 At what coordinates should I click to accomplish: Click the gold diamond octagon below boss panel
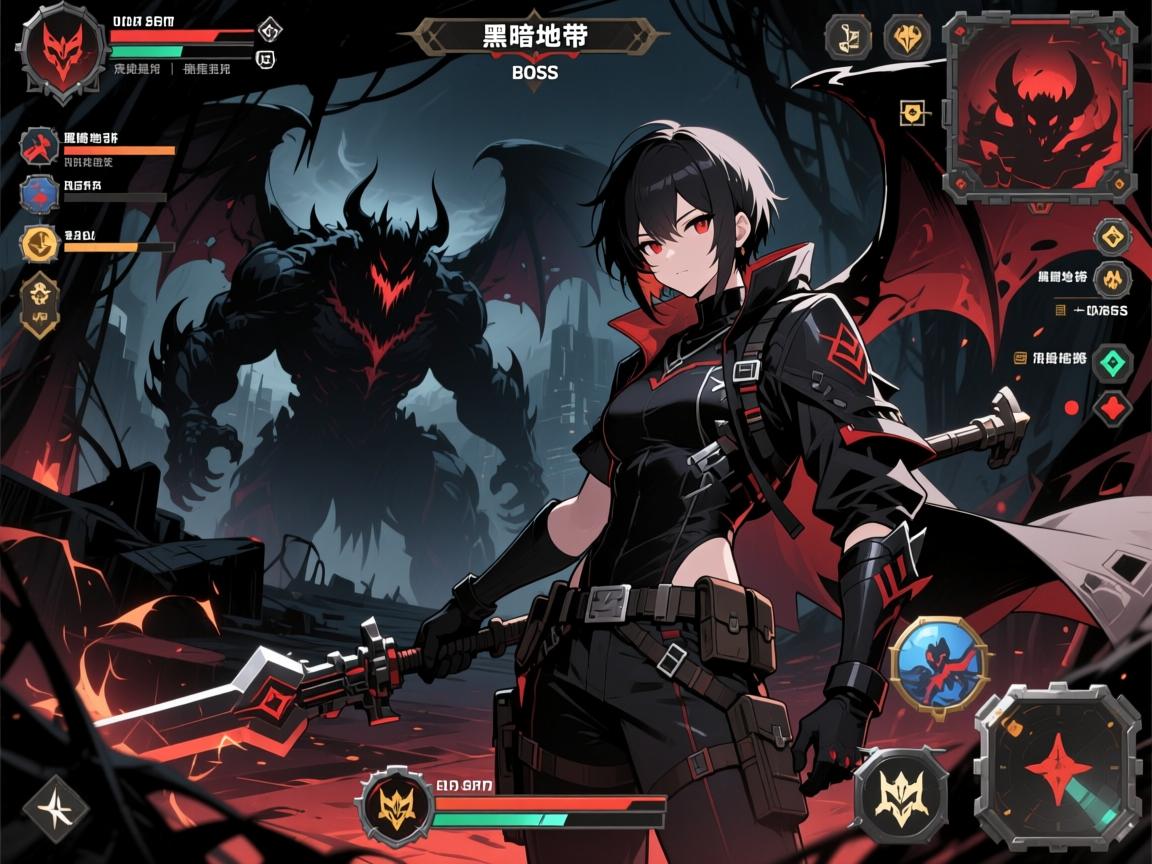tap(1112, 237)
